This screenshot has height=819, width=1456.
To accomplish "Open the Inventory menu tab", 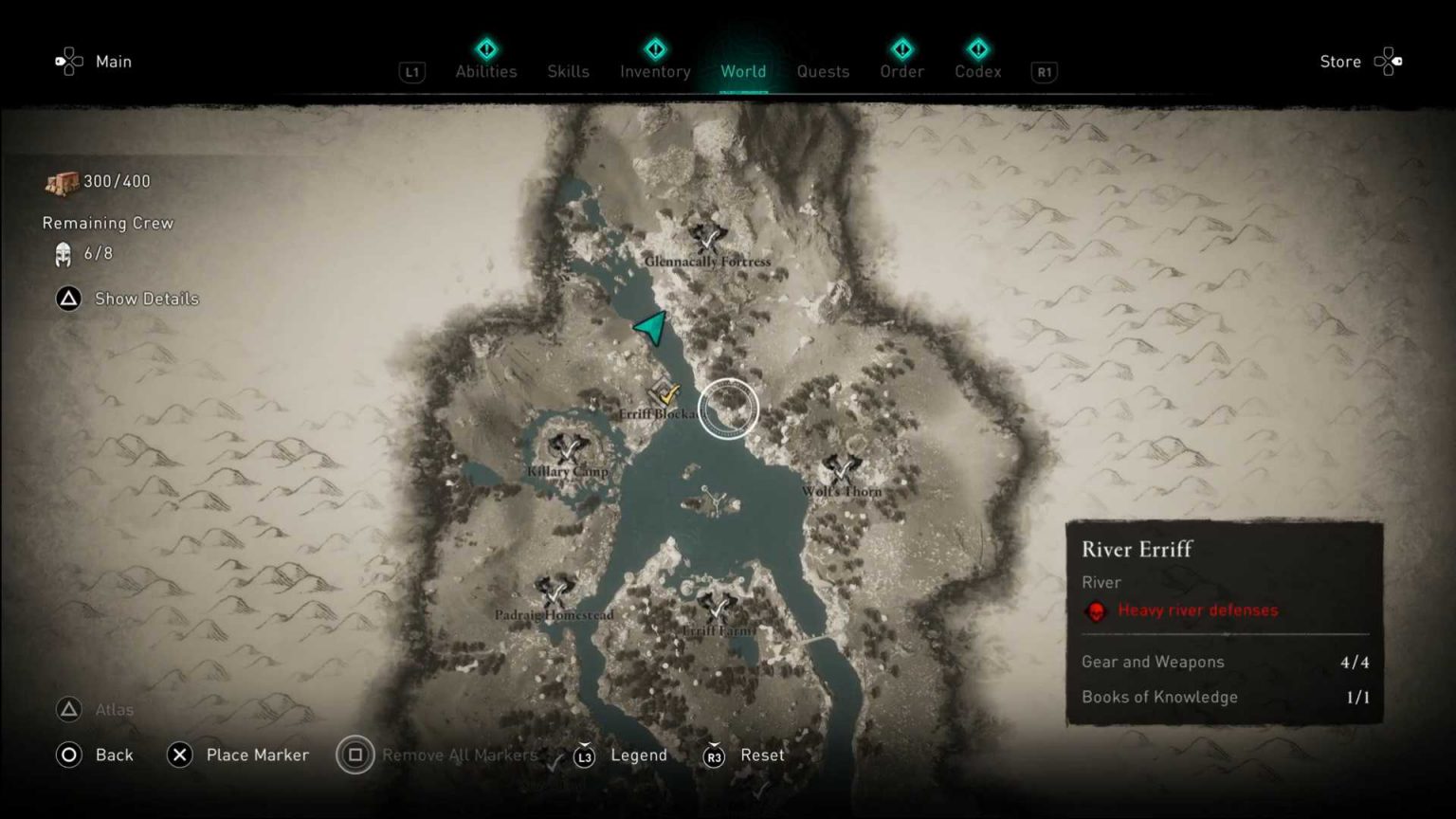I will (x=654, y=71).
